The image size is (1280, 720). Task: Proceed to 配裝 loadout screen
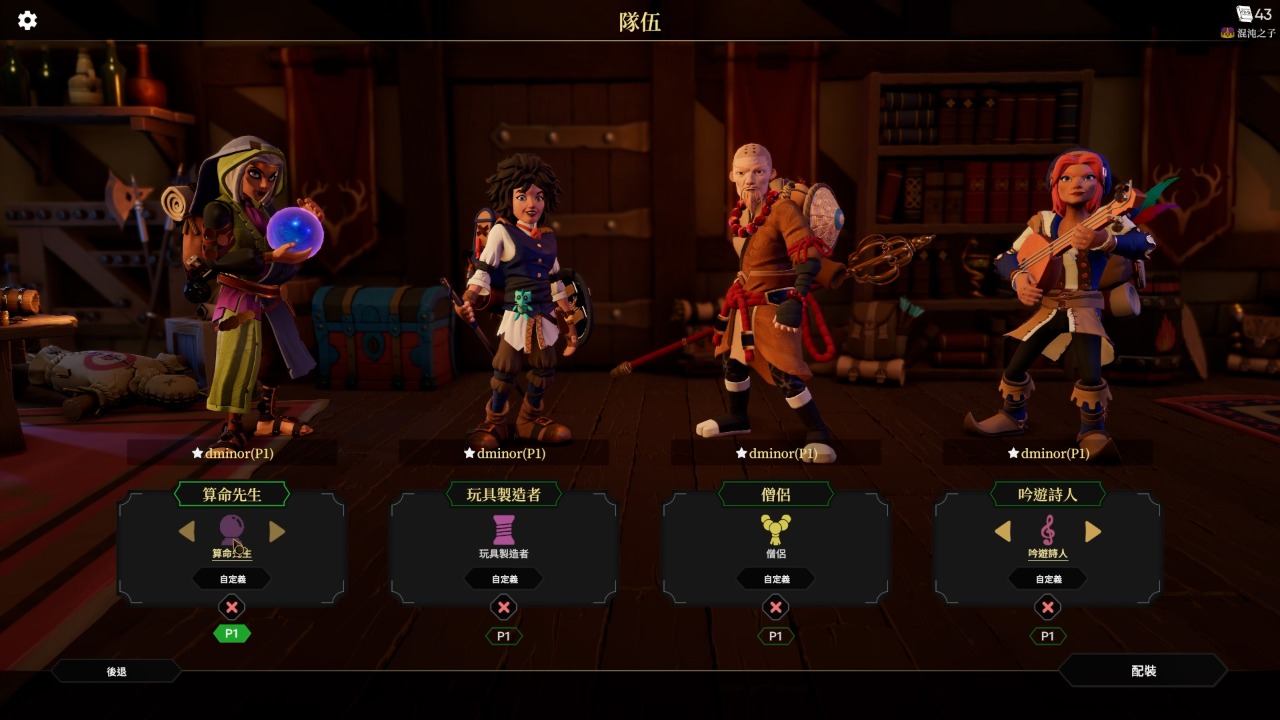click(1143, 671)
